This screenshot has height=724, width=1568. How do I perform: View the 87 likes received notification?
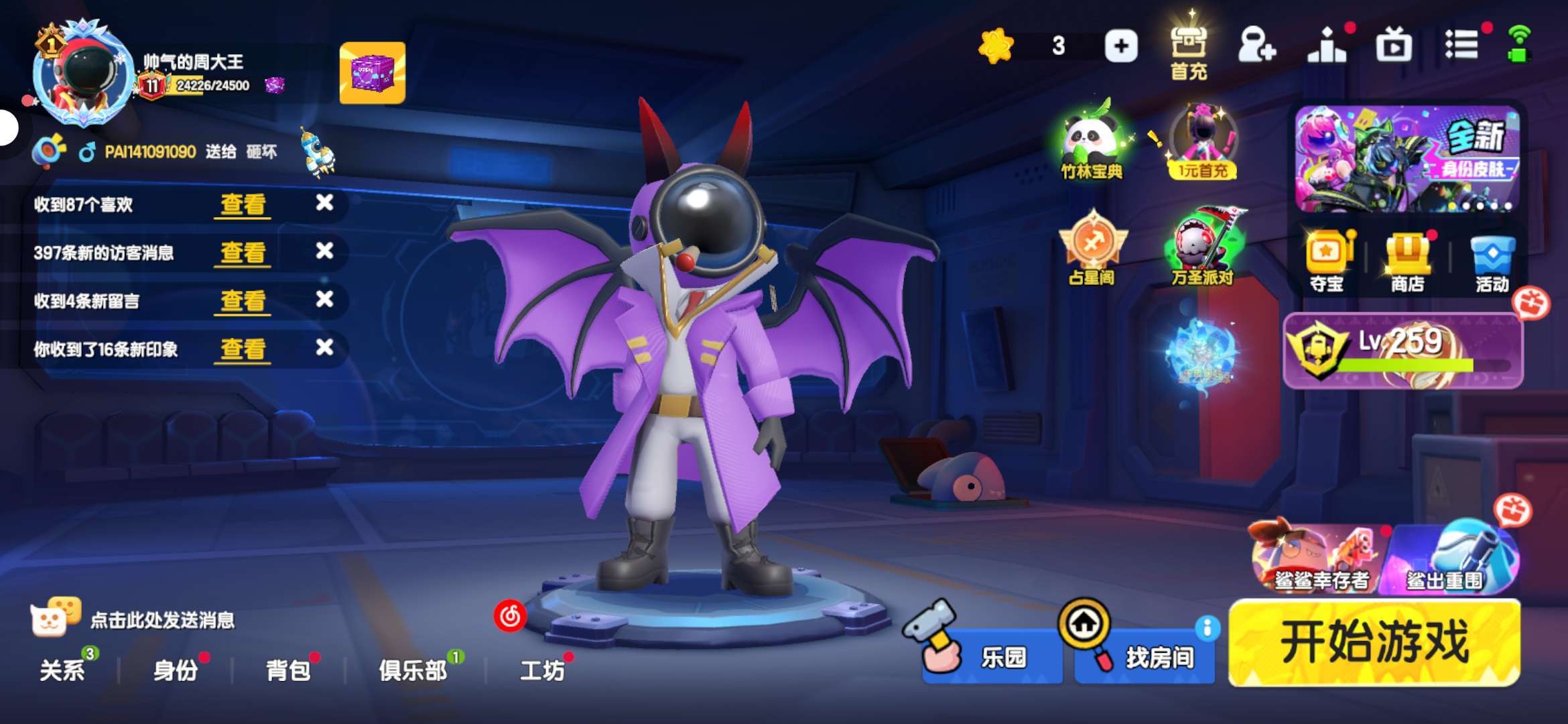tap(243, 204)
